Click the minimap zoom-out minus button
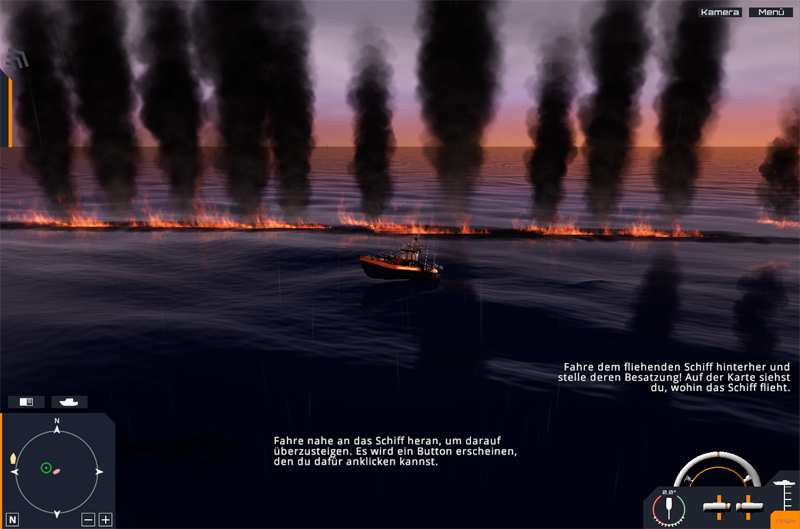This screenshot has height=529, width=800. click(x=88, y=519)
